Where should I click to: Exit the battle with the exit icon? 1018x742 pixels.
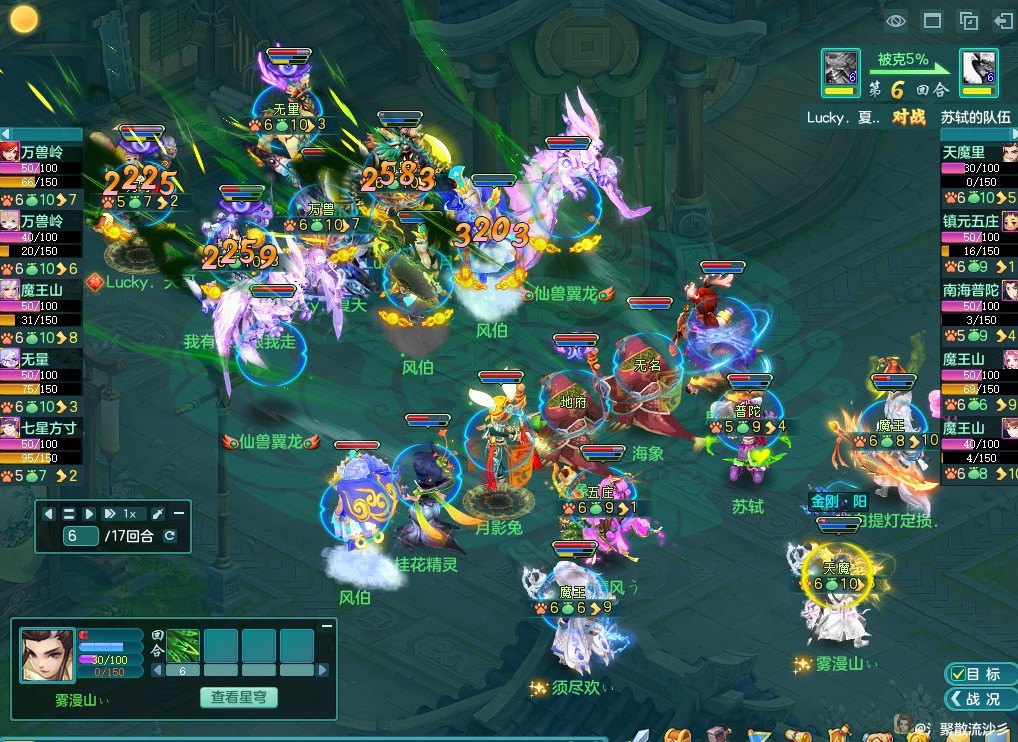click(x=1002, y=20)
